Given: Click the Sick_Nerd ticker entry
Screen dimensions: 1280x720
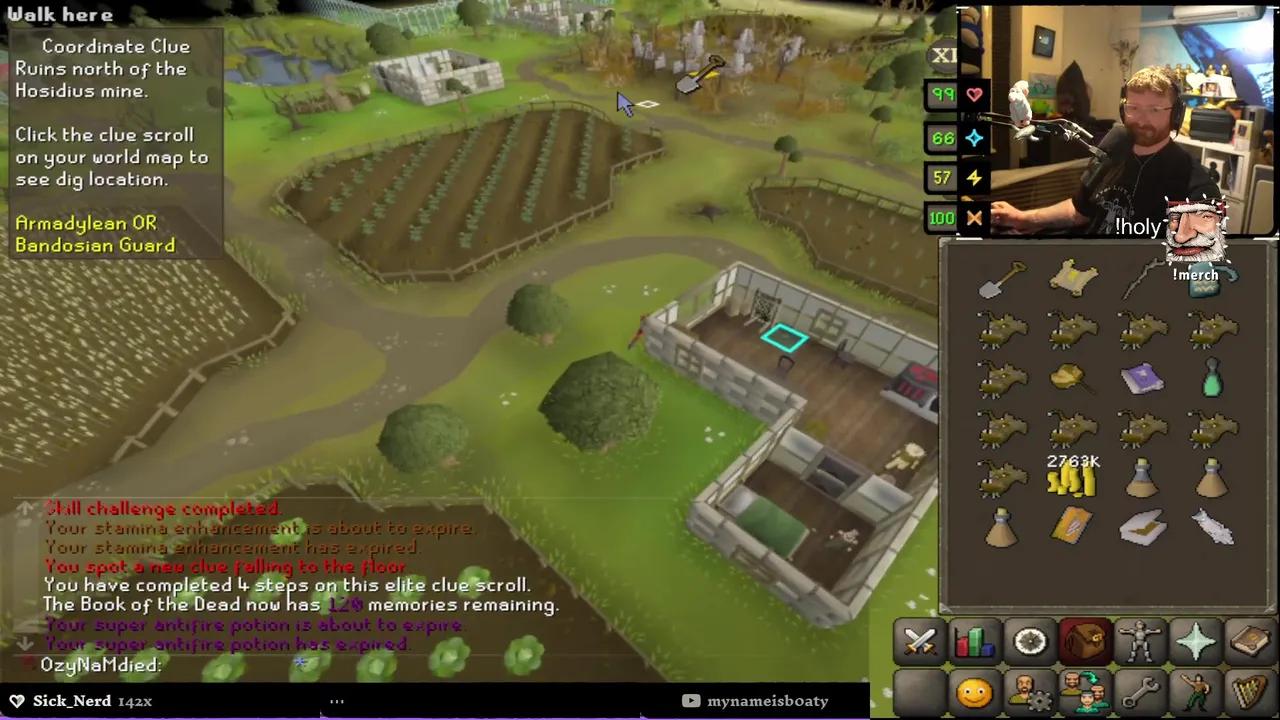Looking at the screenshot, I should (72, 701).
